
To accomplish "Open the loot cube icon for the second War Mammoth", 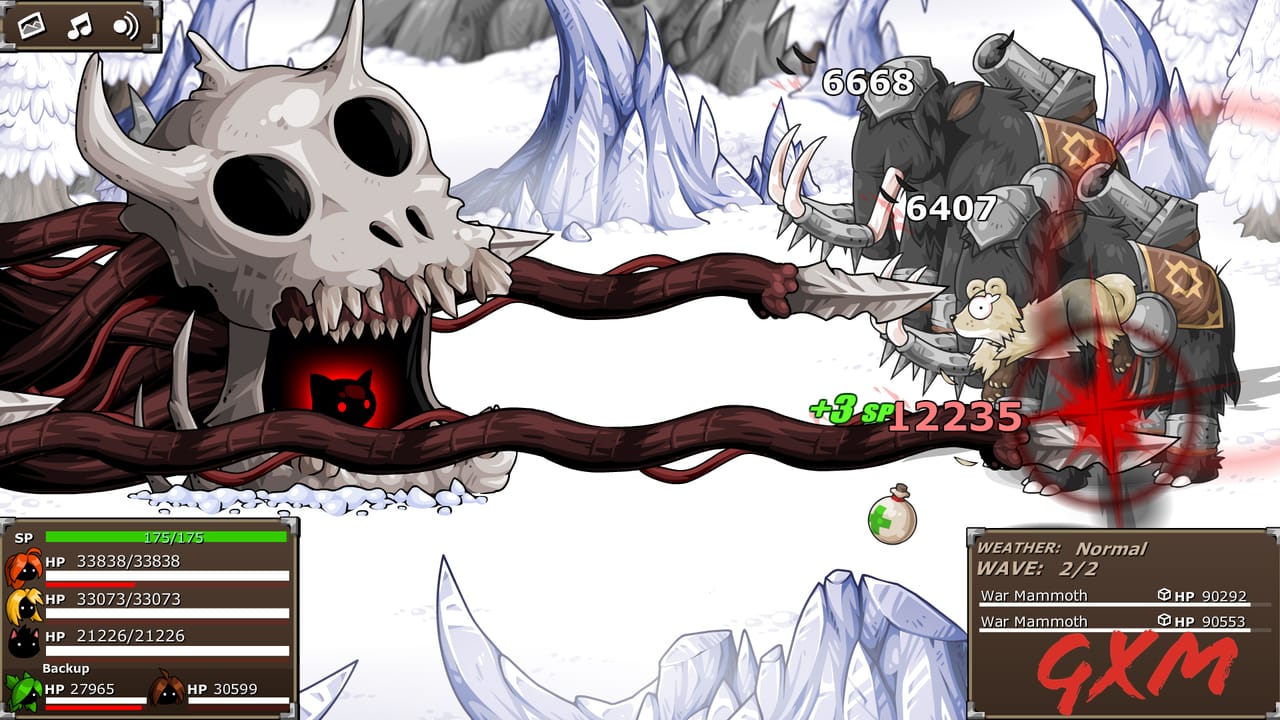I will (1164, 620).
